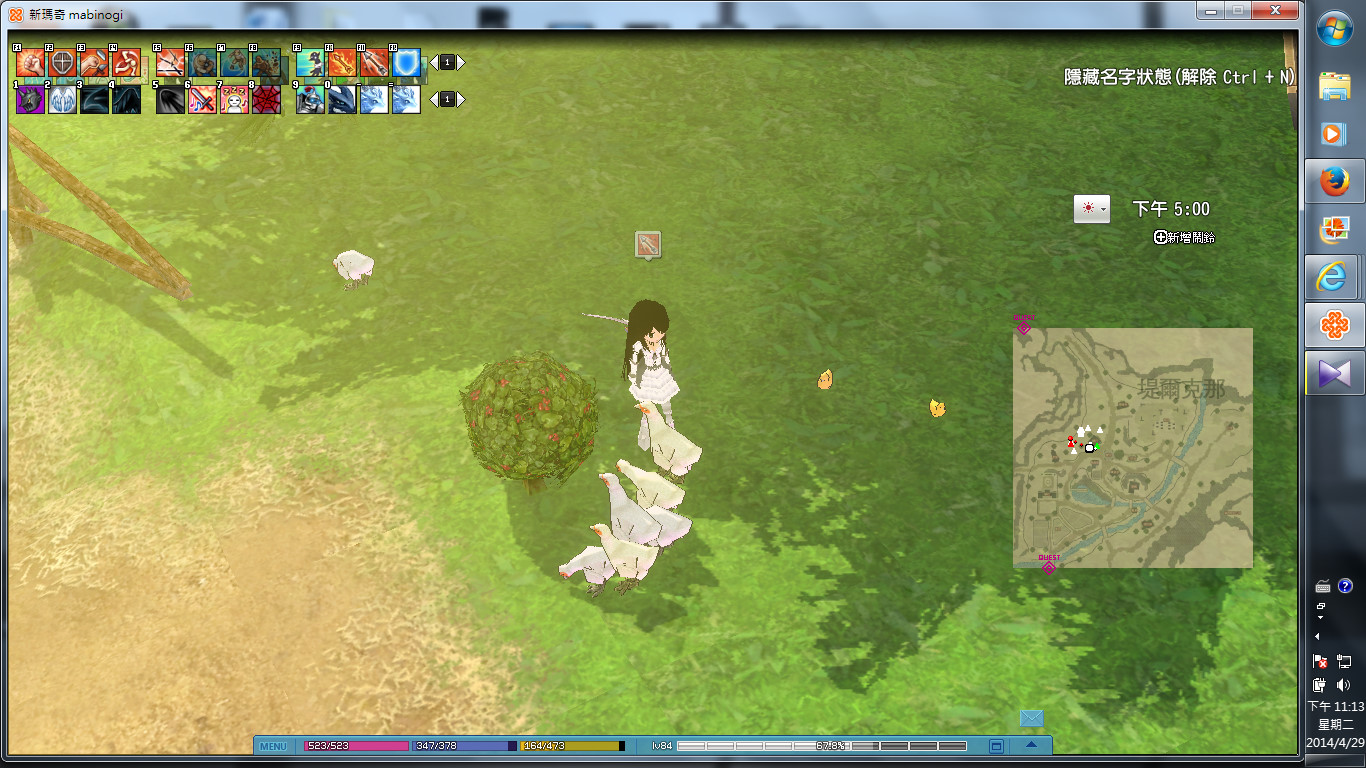Go to next page of top hotbar
This screenshot has width=1366, height=768.
click(x=461, y=62)
